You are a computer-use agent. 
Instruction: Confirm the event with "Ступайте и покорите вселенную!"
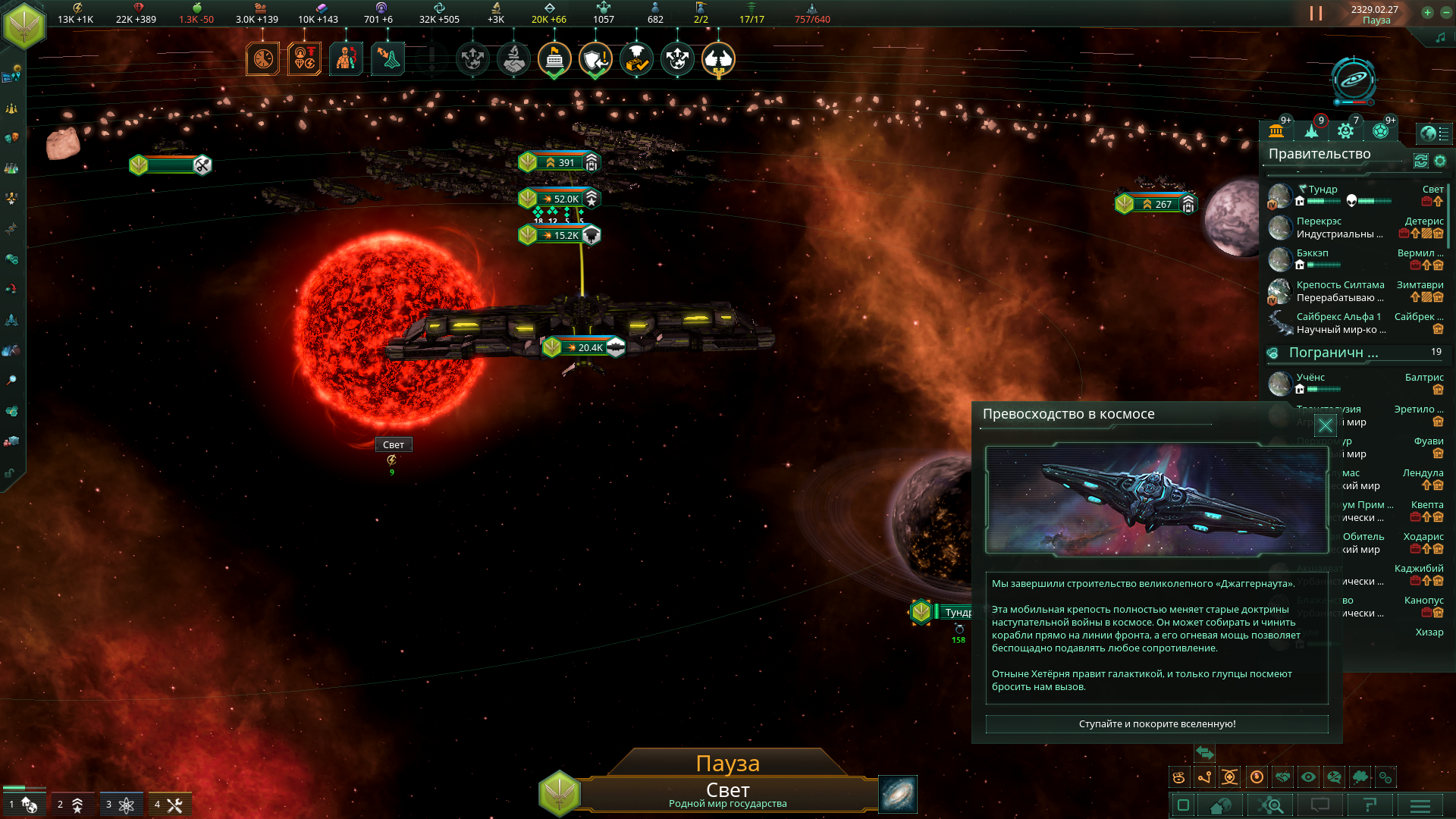point(1156,724)
